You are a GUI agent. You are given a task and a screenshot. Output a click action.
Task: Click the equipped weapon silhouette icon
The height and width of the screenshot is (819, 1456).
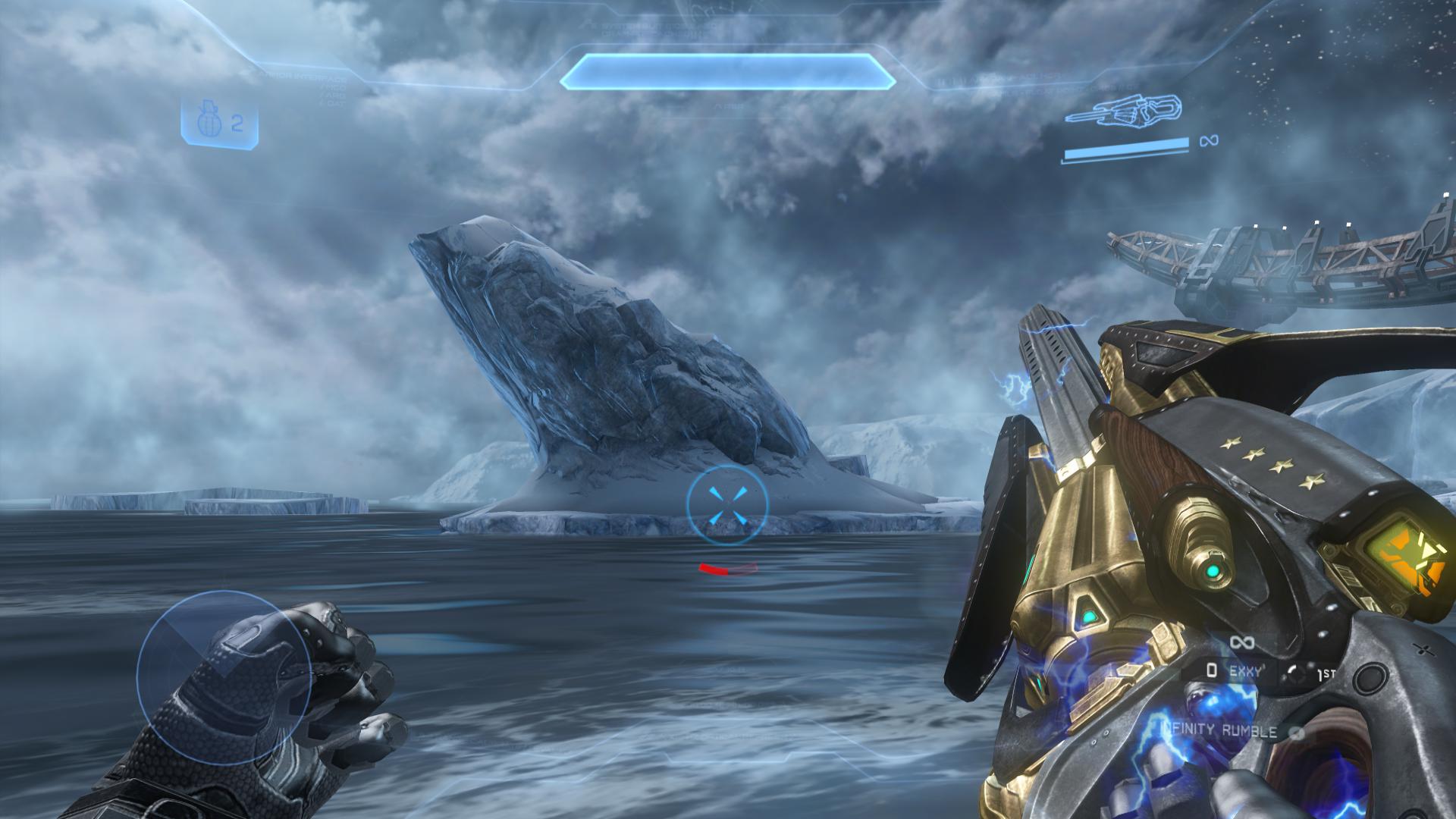click(1123, 111)
